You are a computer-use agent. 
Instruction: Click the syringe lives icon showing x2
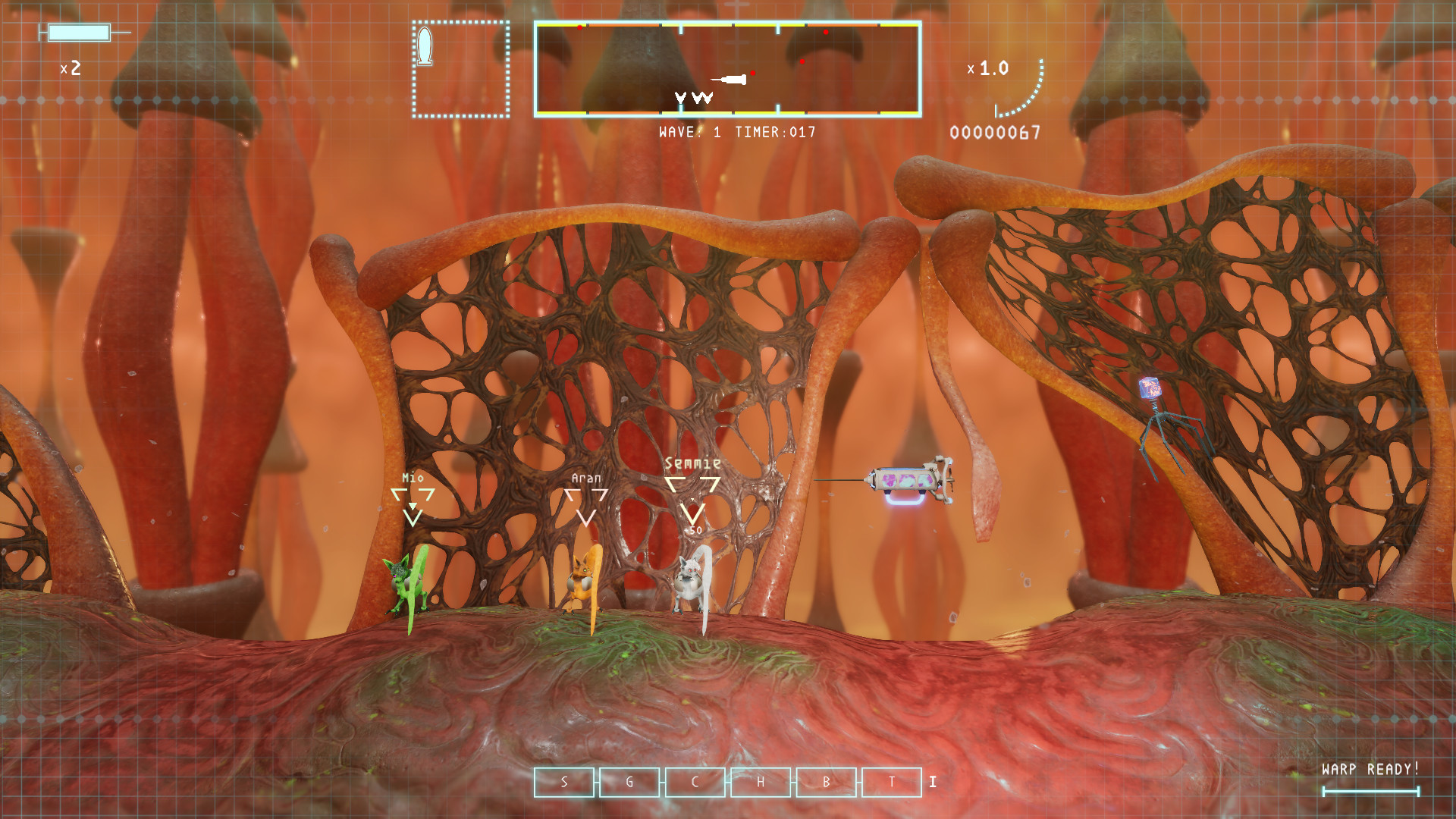click(76, 34)
